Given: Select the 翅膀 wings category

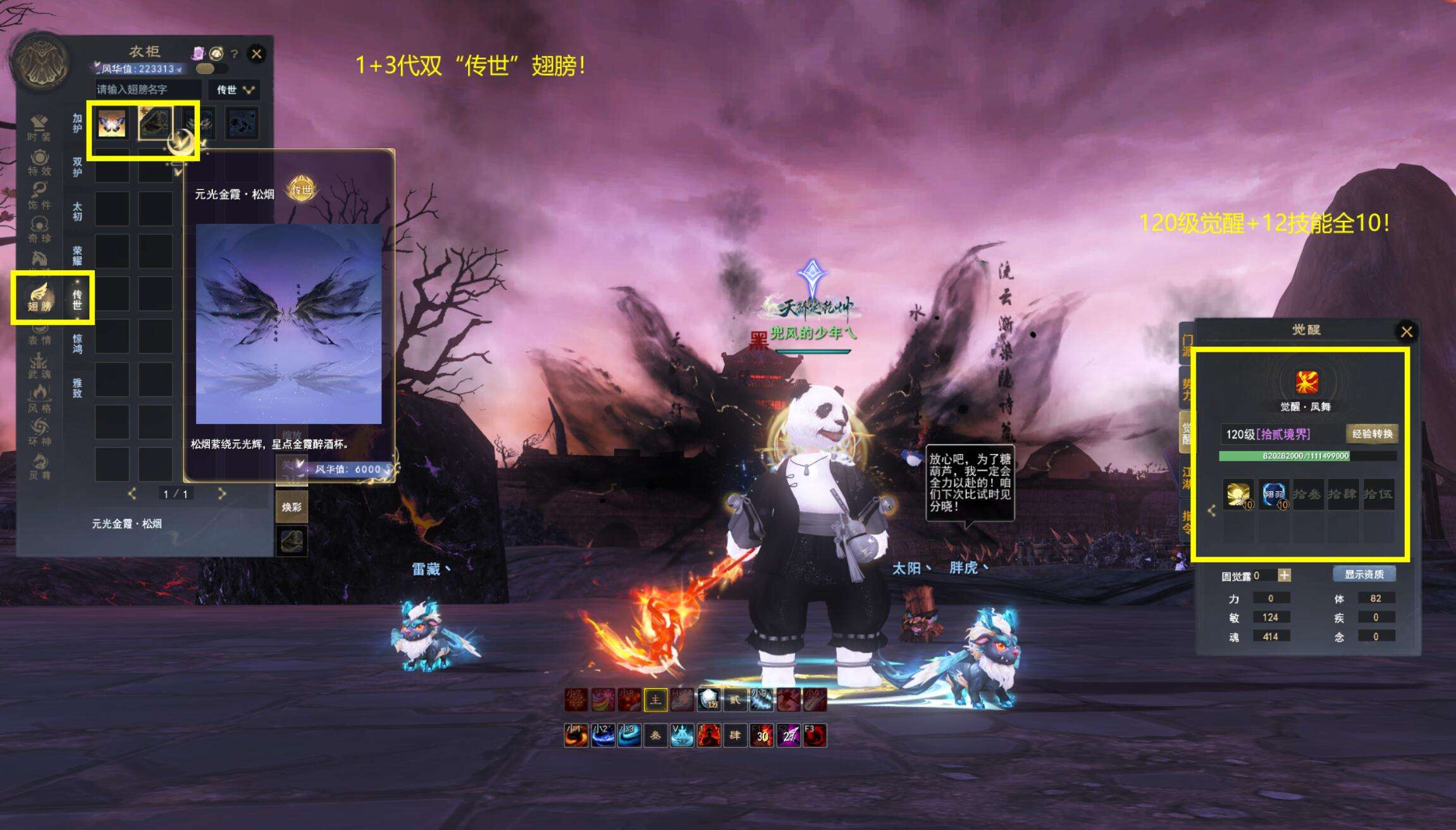Looking at the screenshot, I should [x=39, y=298].
